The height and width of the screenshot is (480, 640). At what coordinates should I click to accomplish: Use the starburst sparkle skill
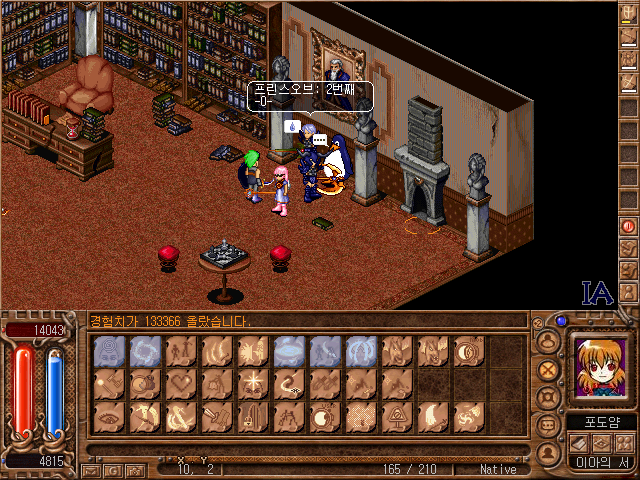click(255, 382)
